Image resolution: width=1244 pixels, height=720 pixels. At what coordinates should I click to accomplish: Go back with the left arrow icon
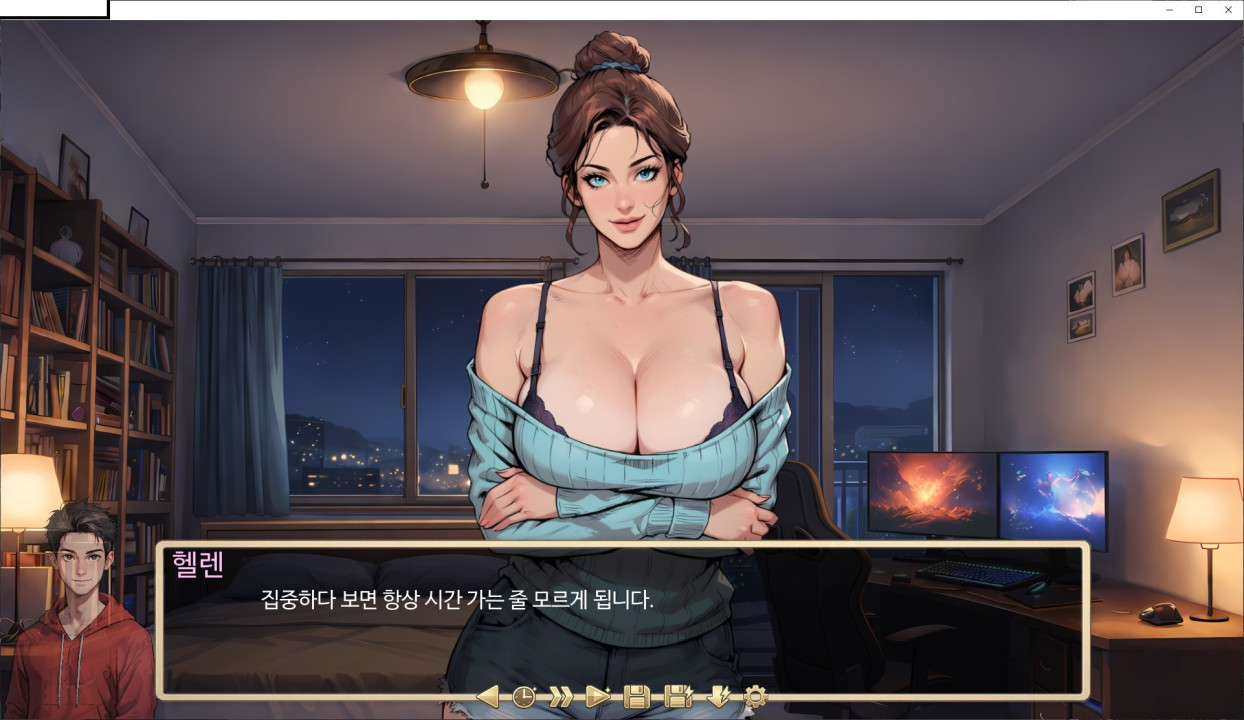click(487, 696)
